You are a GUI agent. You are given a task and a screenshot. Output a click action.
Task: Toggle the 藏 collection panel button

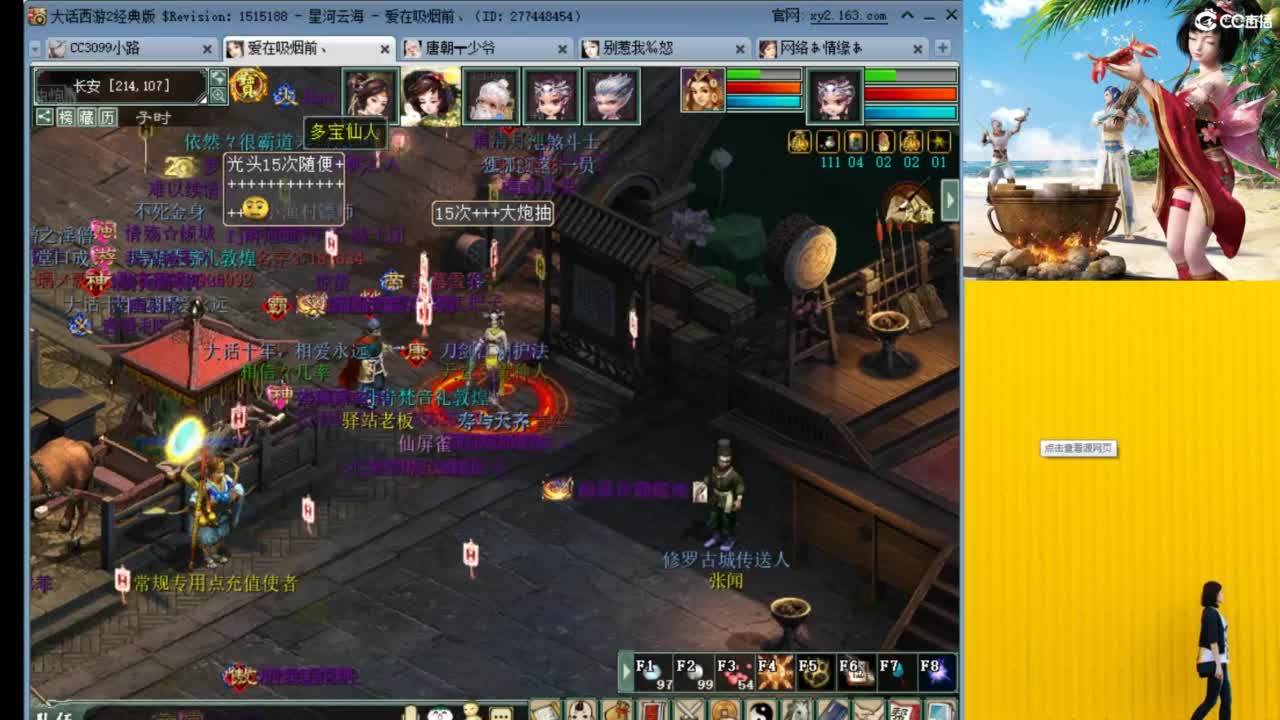[88, 117]
